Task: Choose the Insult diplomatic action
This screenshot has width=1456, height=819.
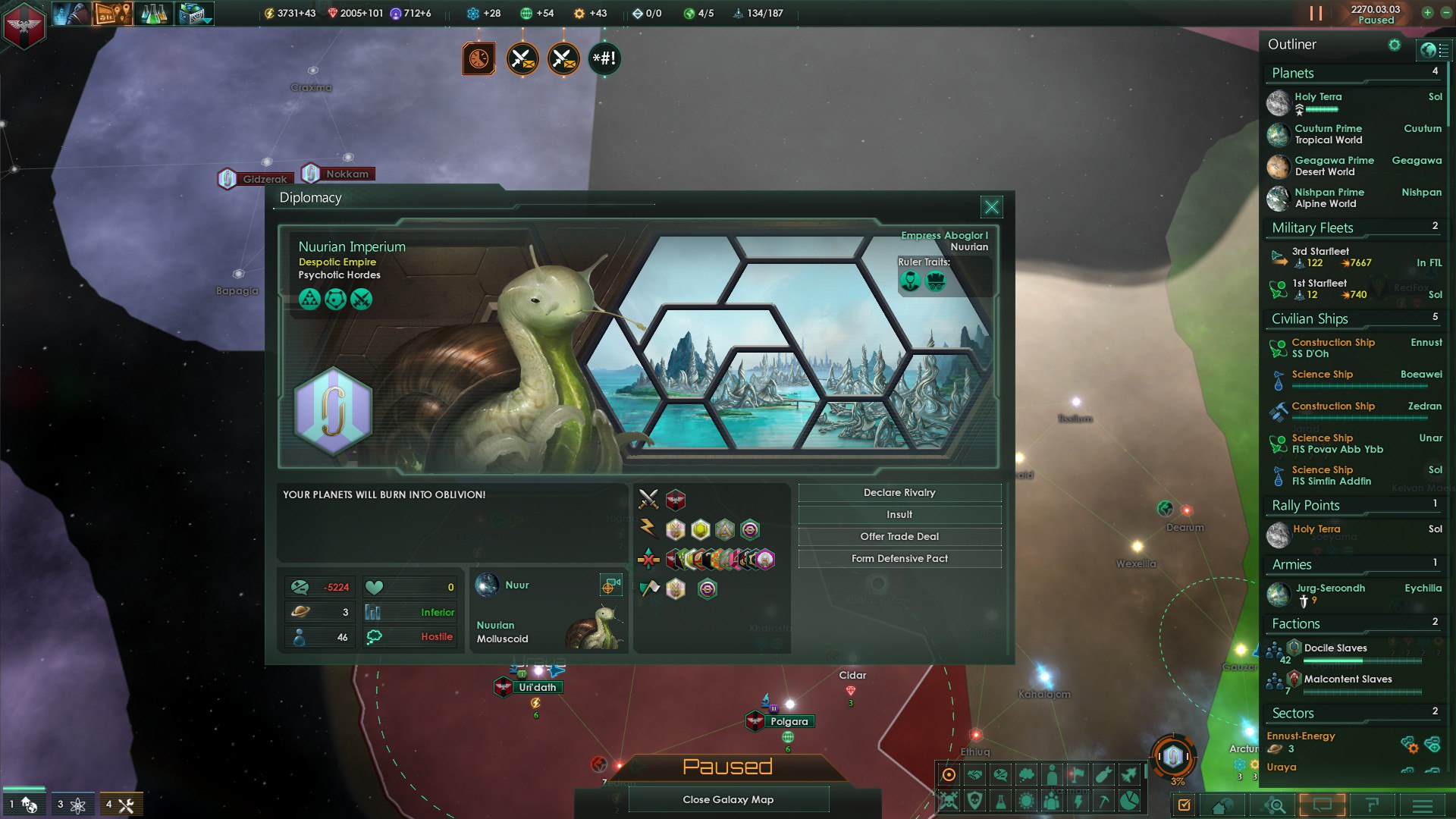Action: coord(899,515)
